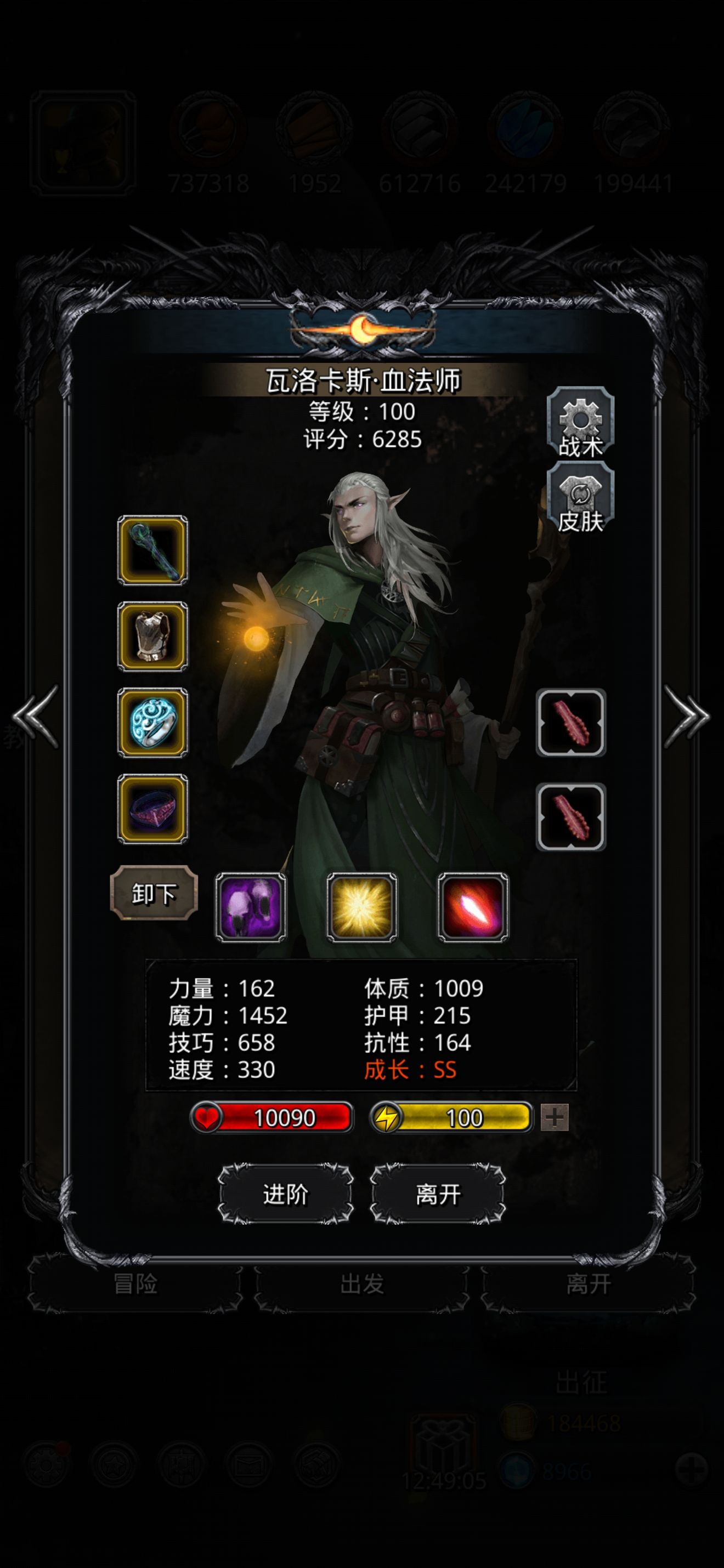Screen dimensions: 724x1568
Task: Select the equipped chest armor slot
Action: (x=152, y=637)
